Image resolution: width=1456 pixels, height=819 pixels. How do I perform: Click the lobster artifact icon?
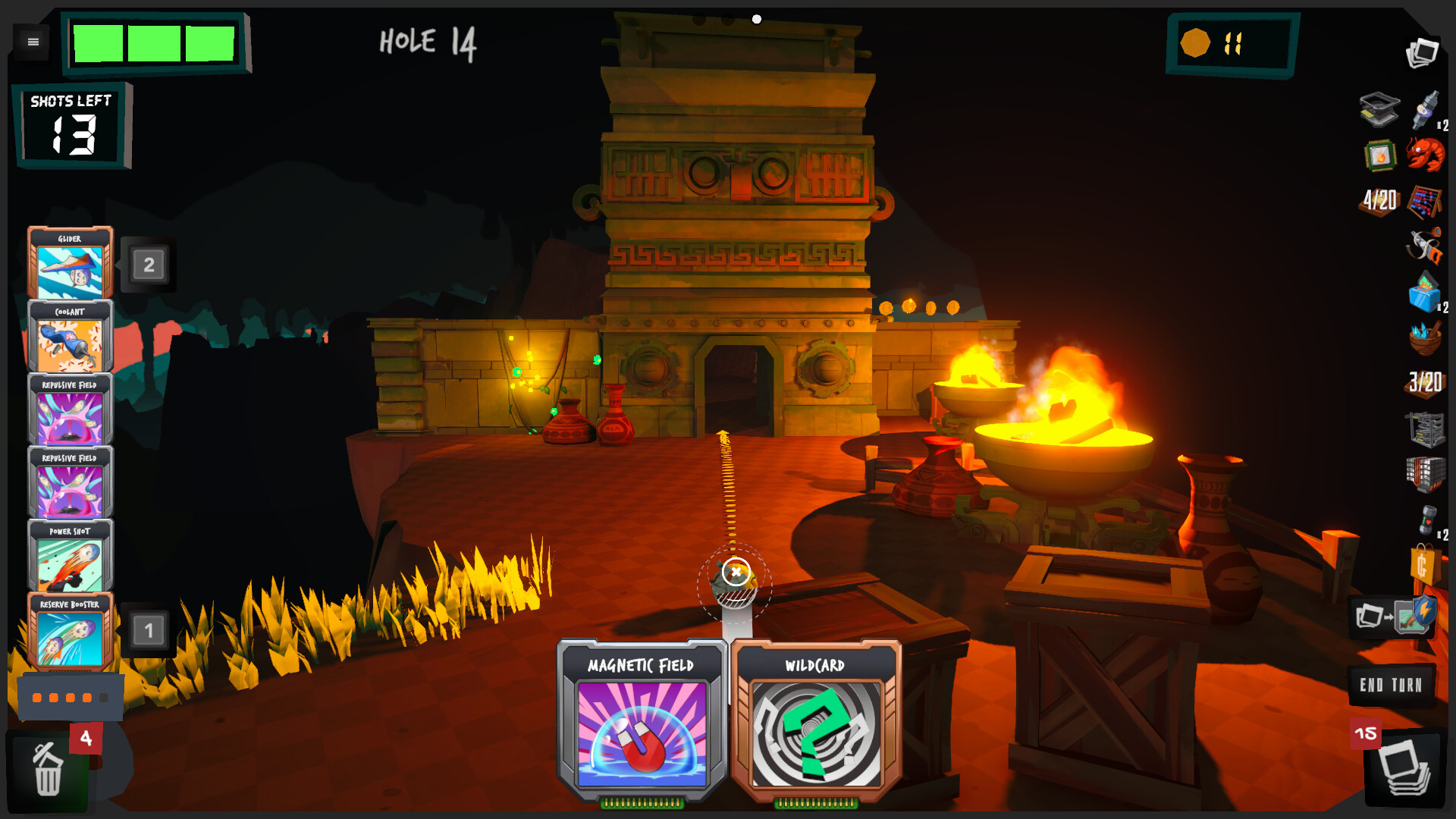click(x=1426, y=155)
